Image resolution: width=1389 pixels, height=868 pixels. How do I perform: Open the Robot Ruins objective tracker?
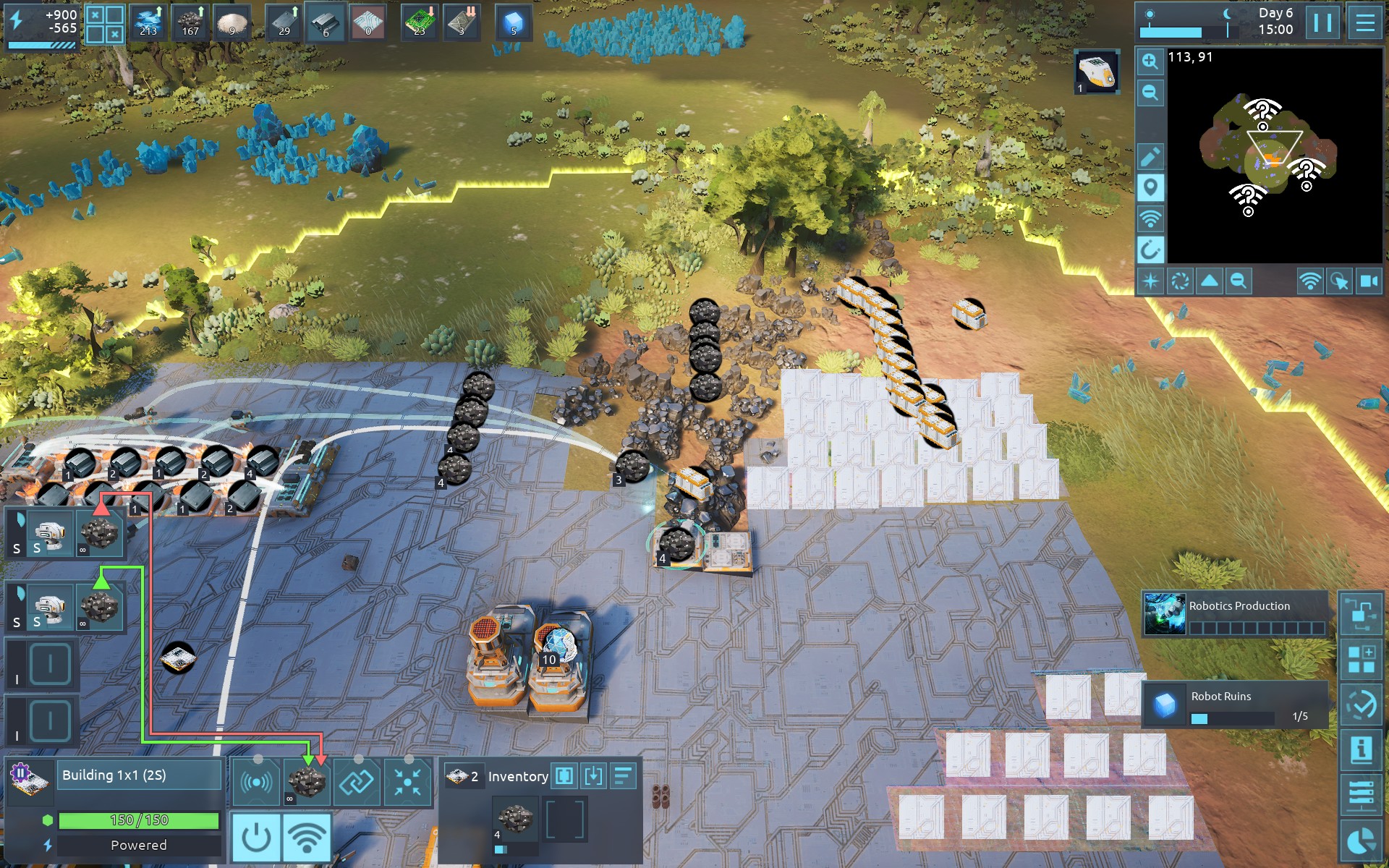[1235, 705]
